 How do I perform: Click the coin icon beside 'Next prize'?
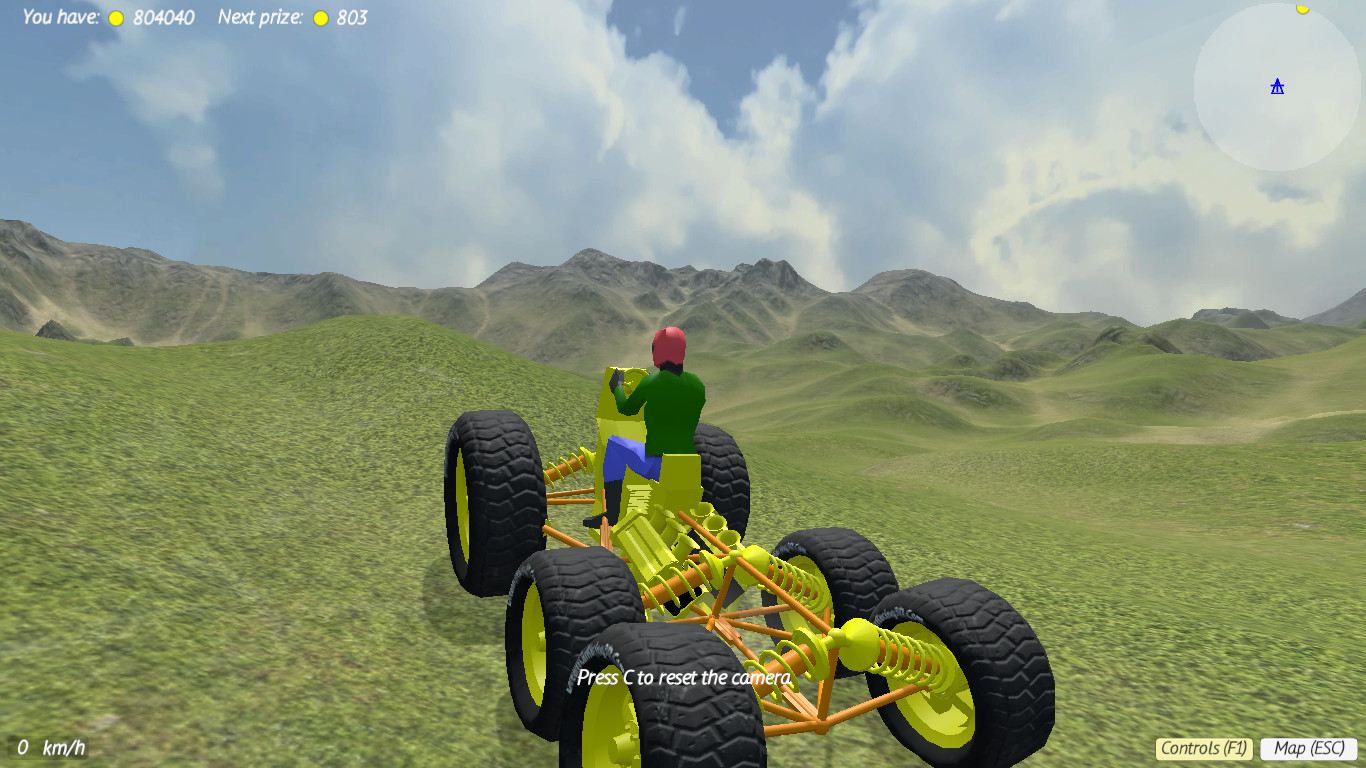(x=320, y=17)
